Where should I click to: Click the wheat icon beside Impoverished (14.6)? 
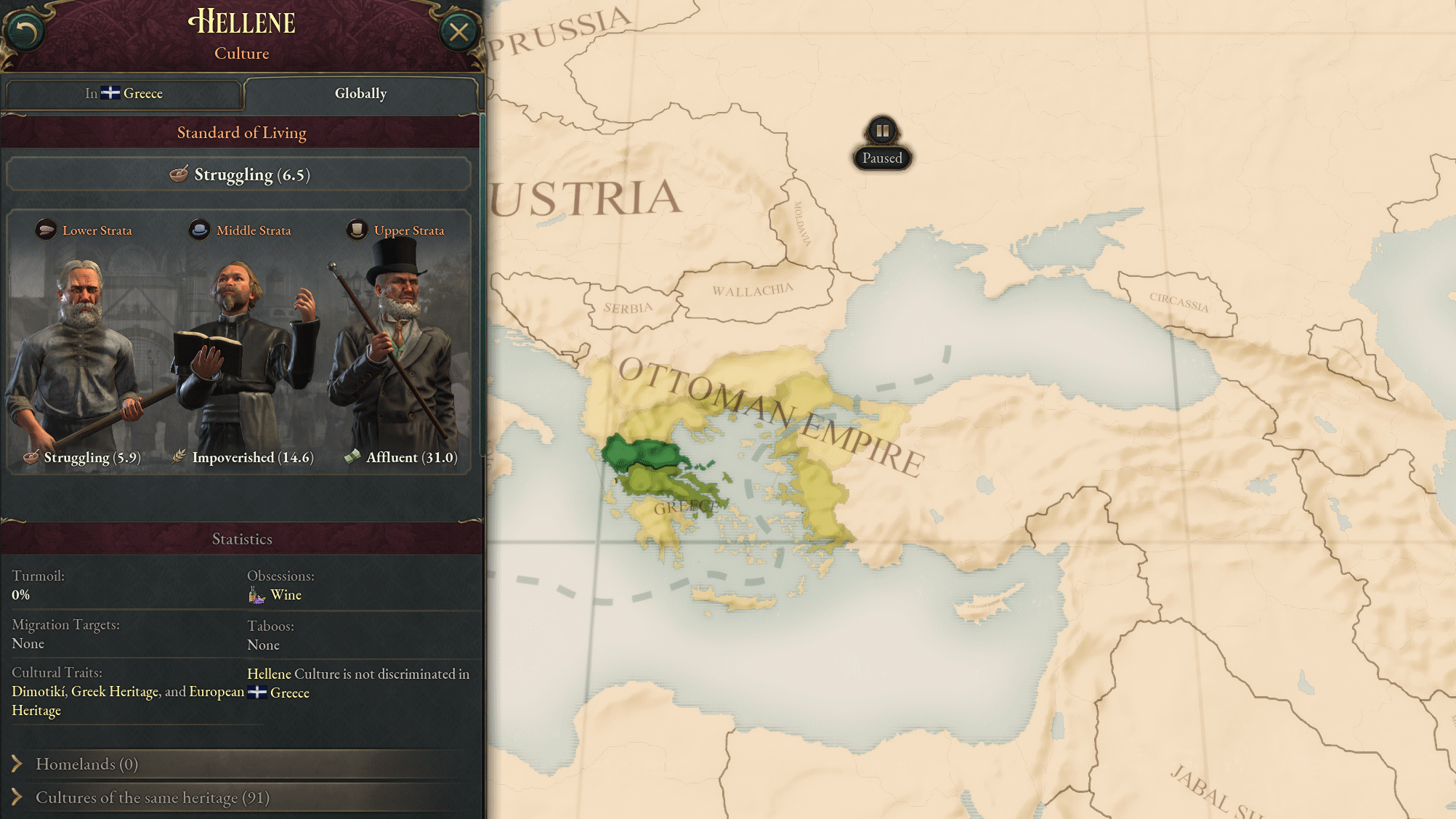click(x=179, y=457)
